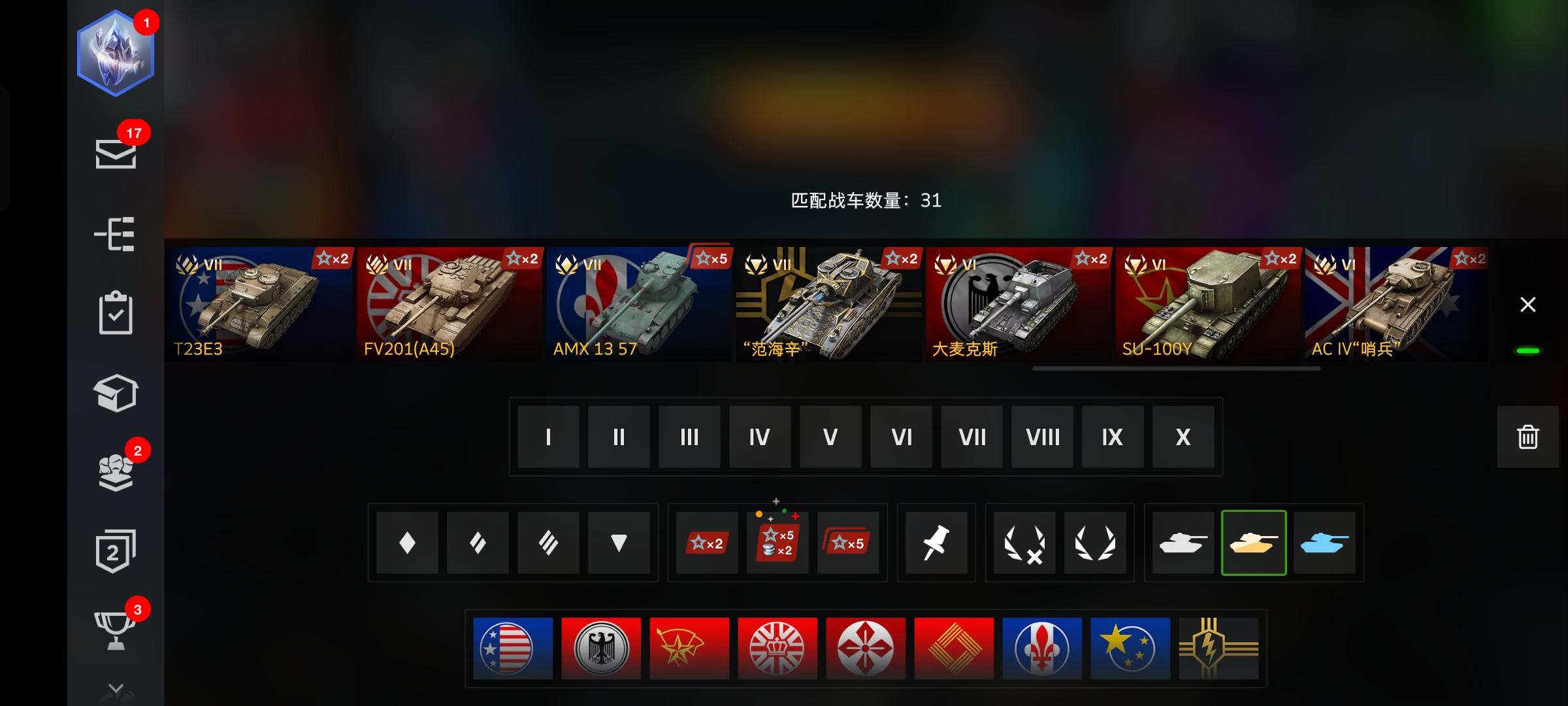Clear filters with the trash icon
This screenshot has width=1568, height=706.
1527,437
